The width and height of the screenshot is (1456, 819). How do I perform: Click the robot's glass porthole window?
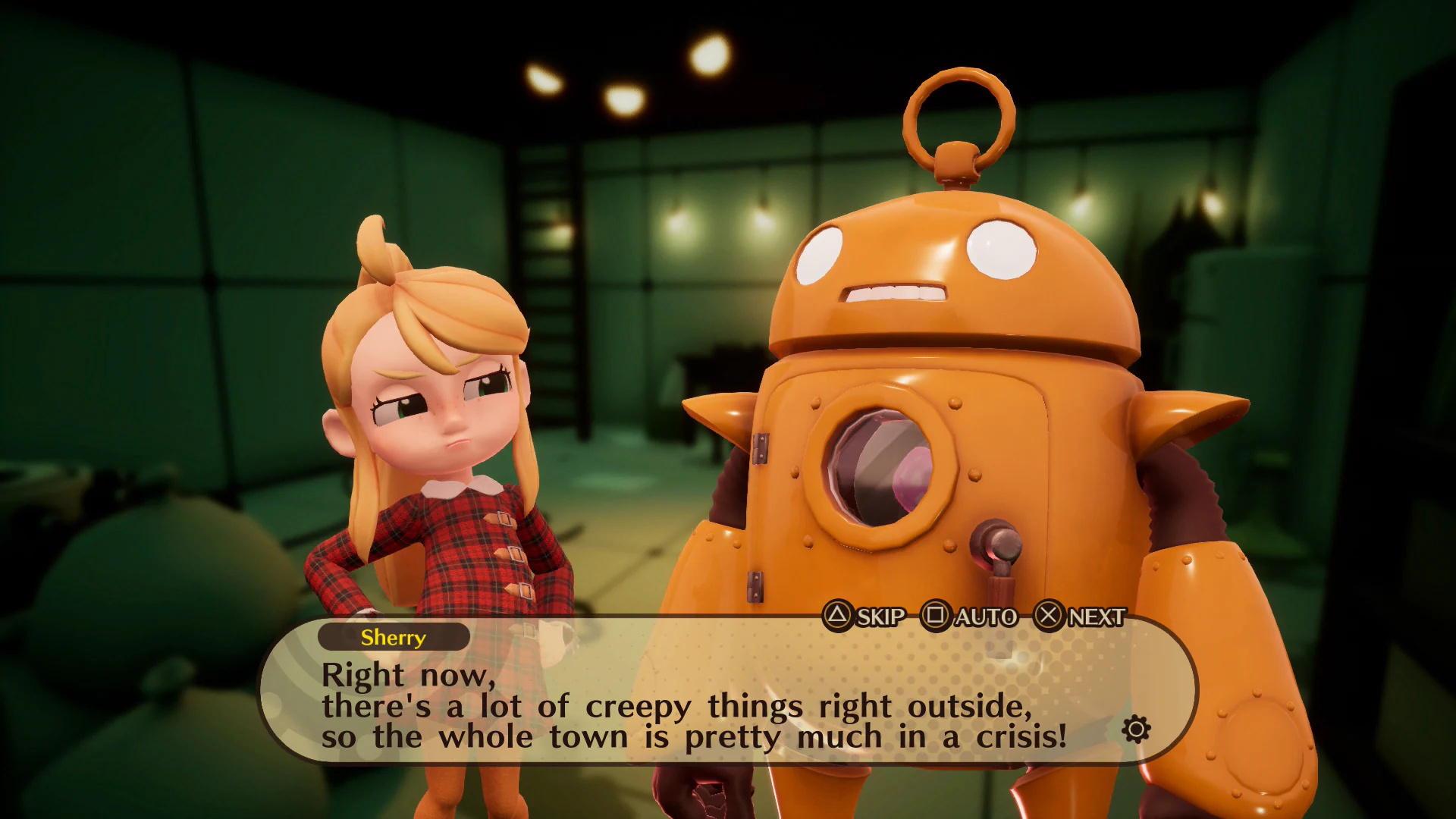click(x=880, y=468)
